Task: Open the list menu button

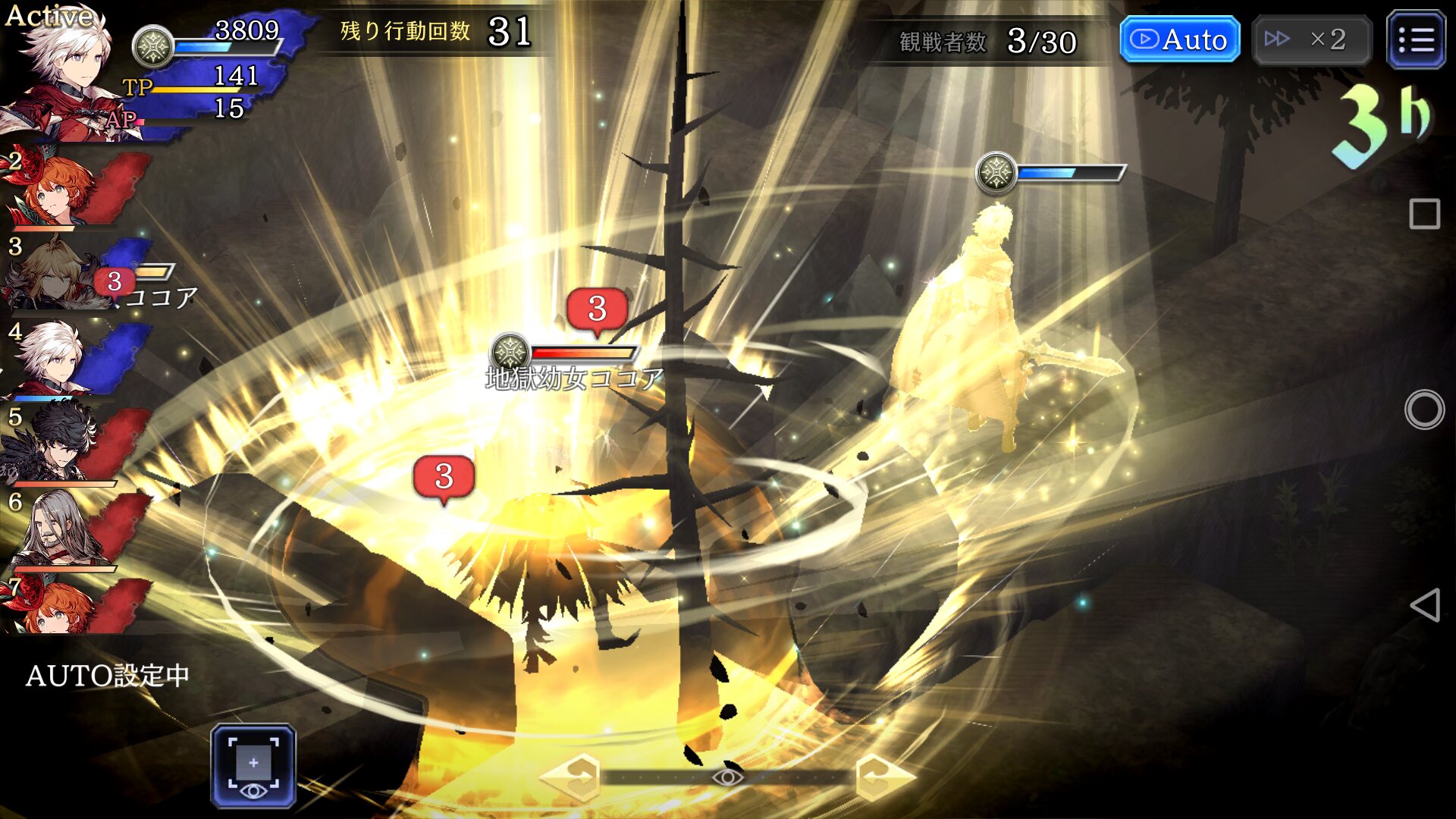Action: point(1415,39)
